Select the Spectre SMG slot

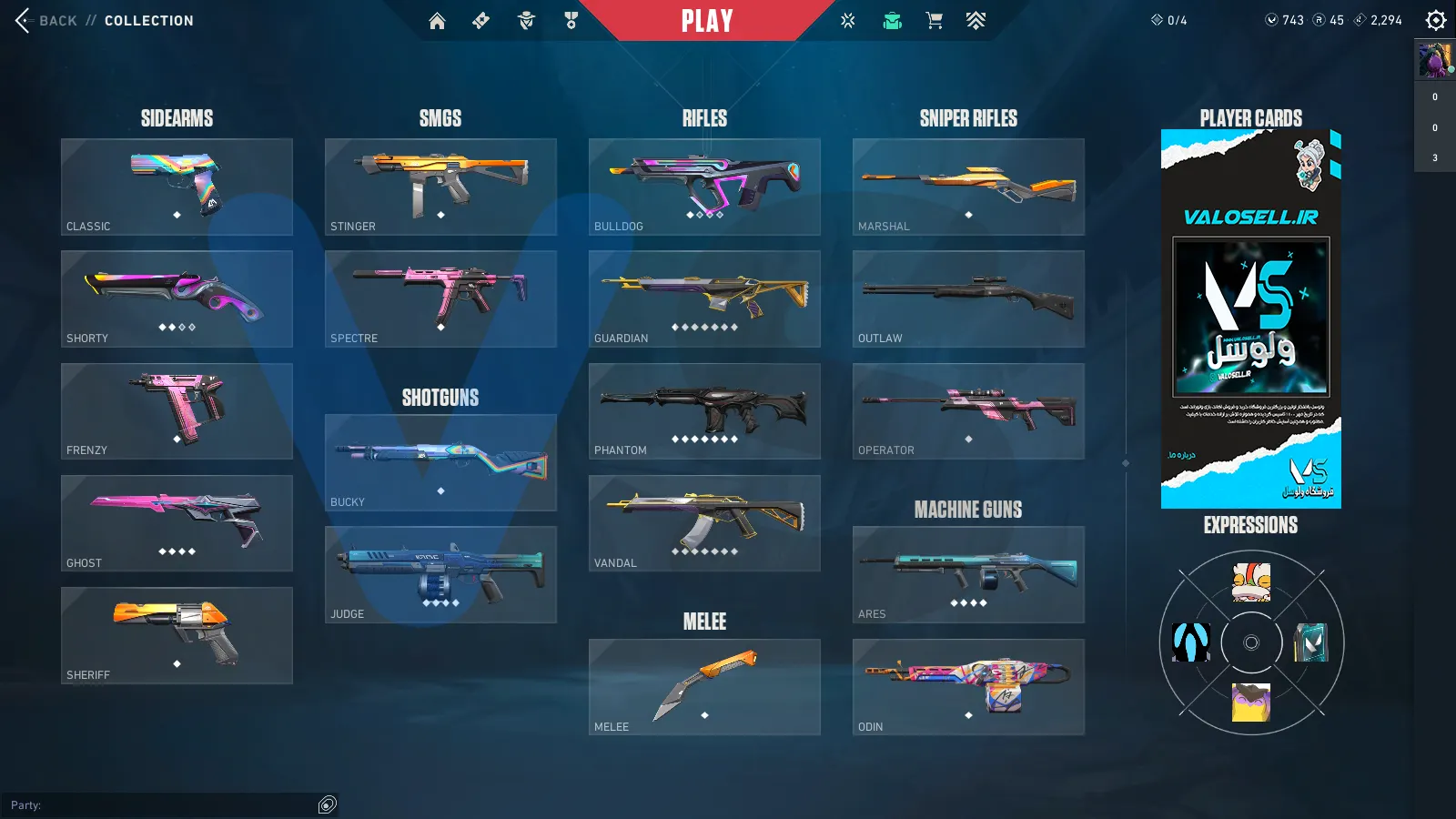pos(440,298)
